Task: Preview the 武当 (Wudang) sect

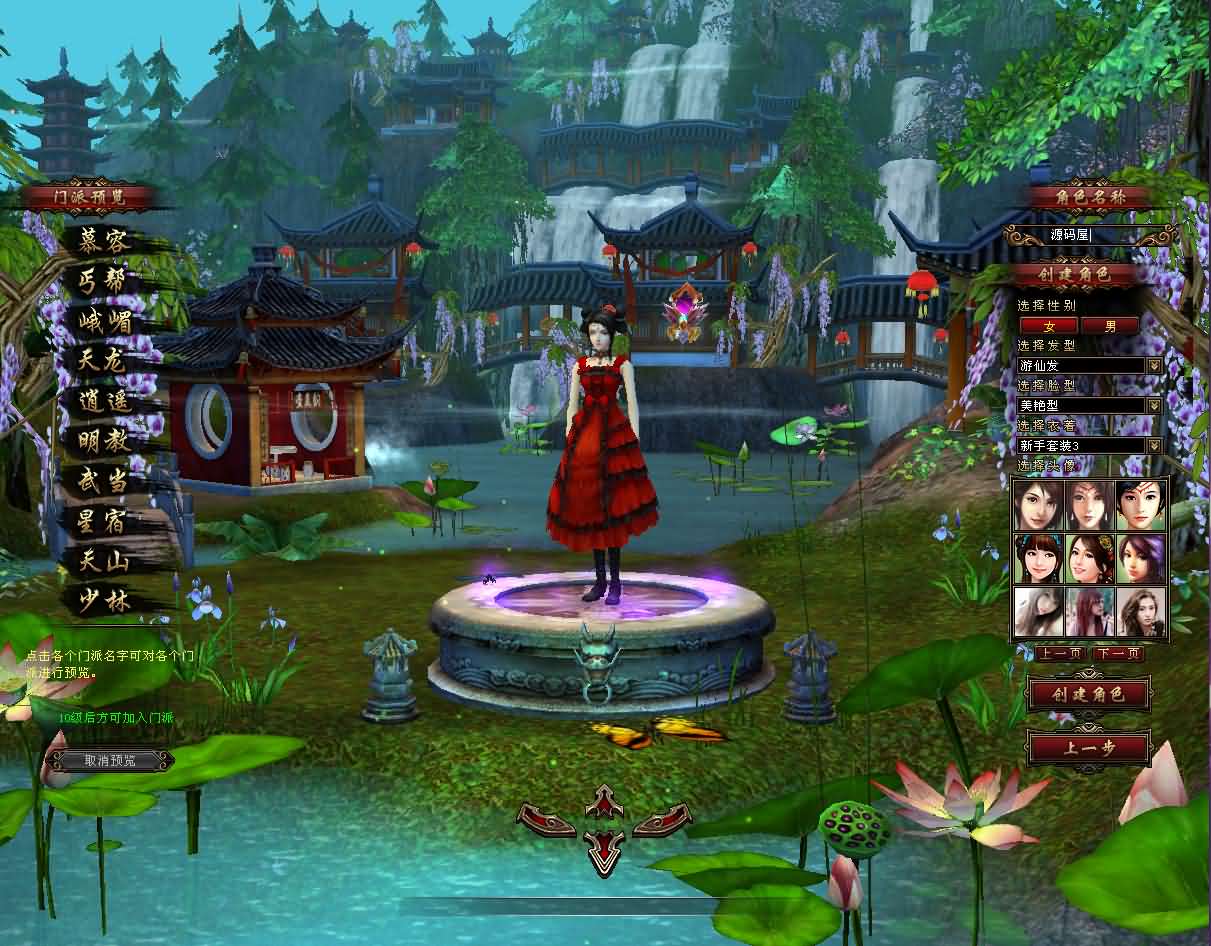Action: click(x=105, y=481)
